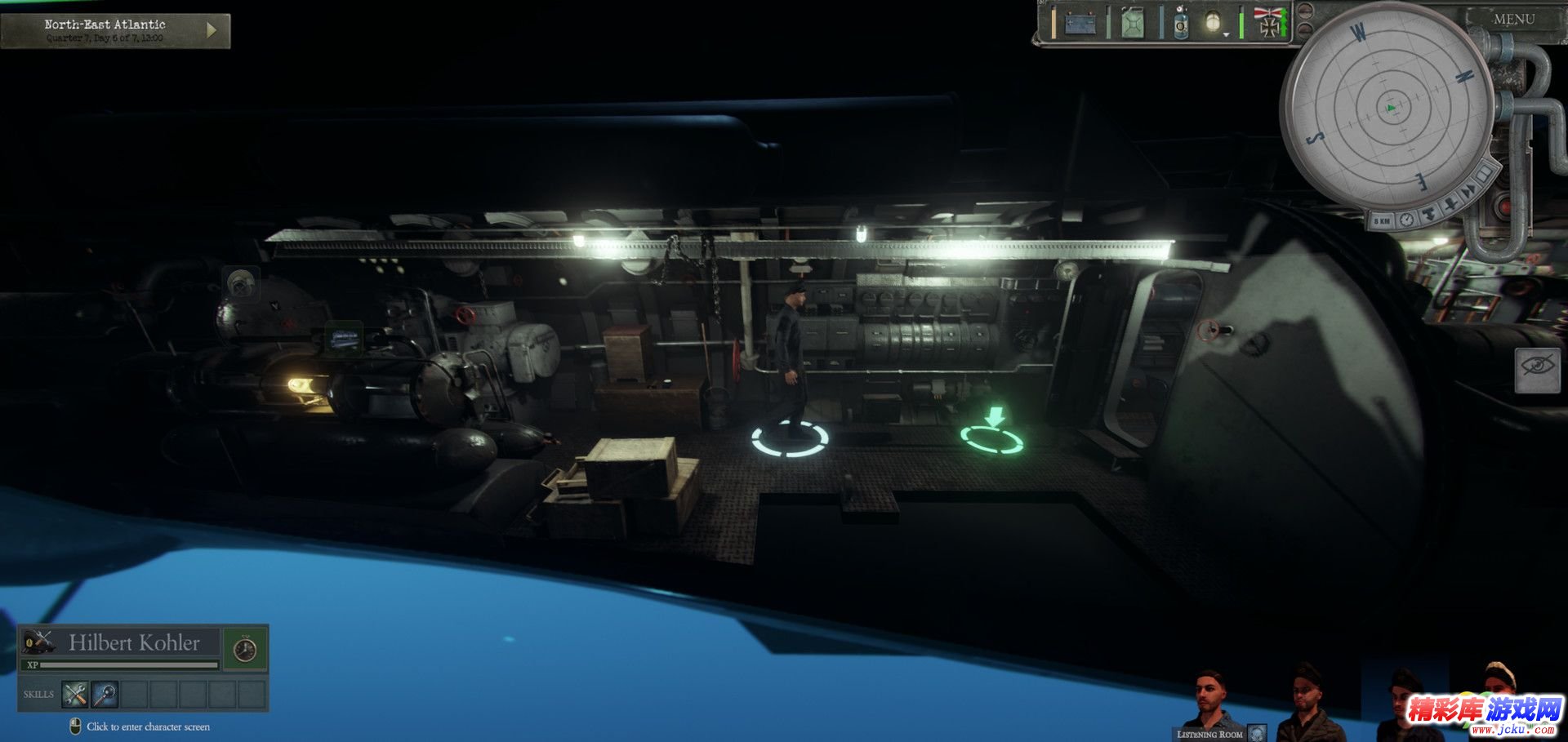1568x742 pixels.
Task: Select the magnifying glass skill
Action: 105,694
